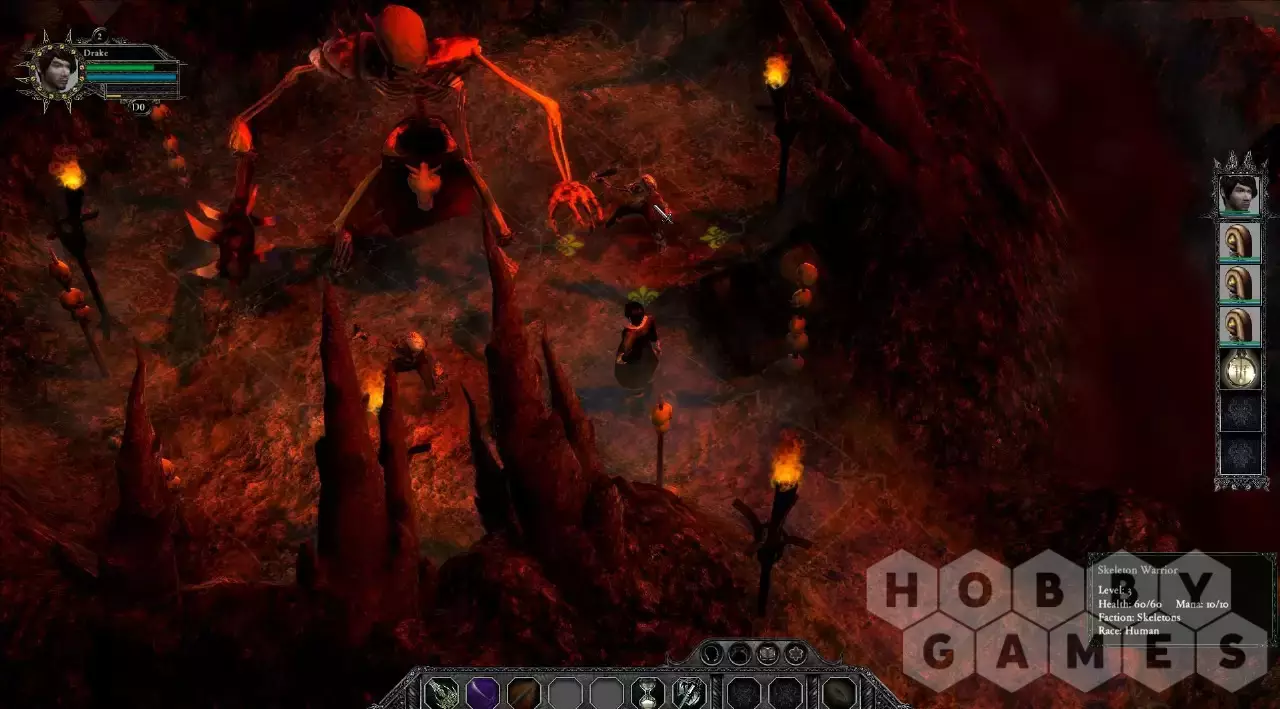Click Drake's portrait in the top-left frame
Screen dimensions: 1280x709
(56, 69)
